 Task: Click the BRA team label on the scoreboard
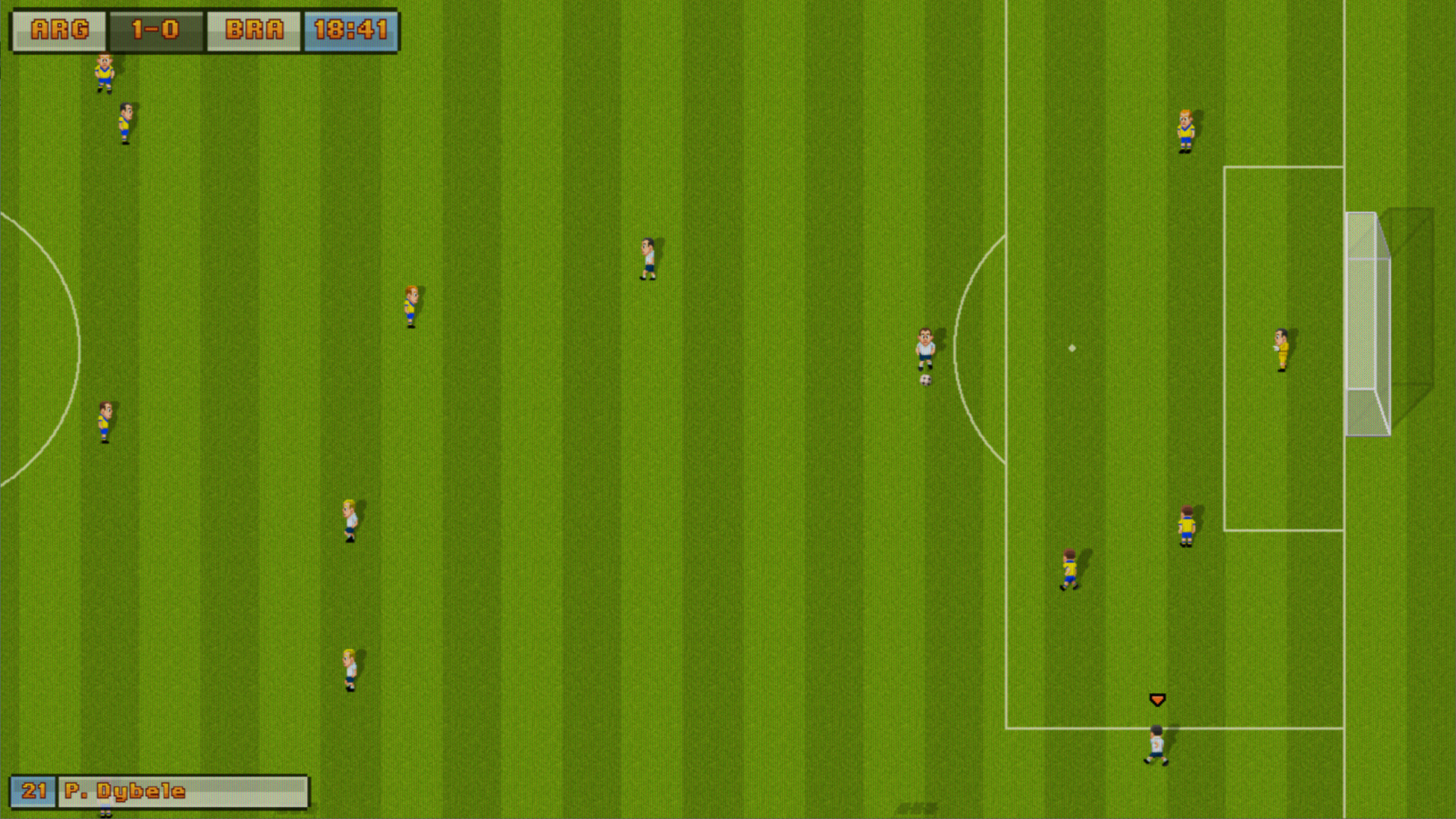click(253, 29)
